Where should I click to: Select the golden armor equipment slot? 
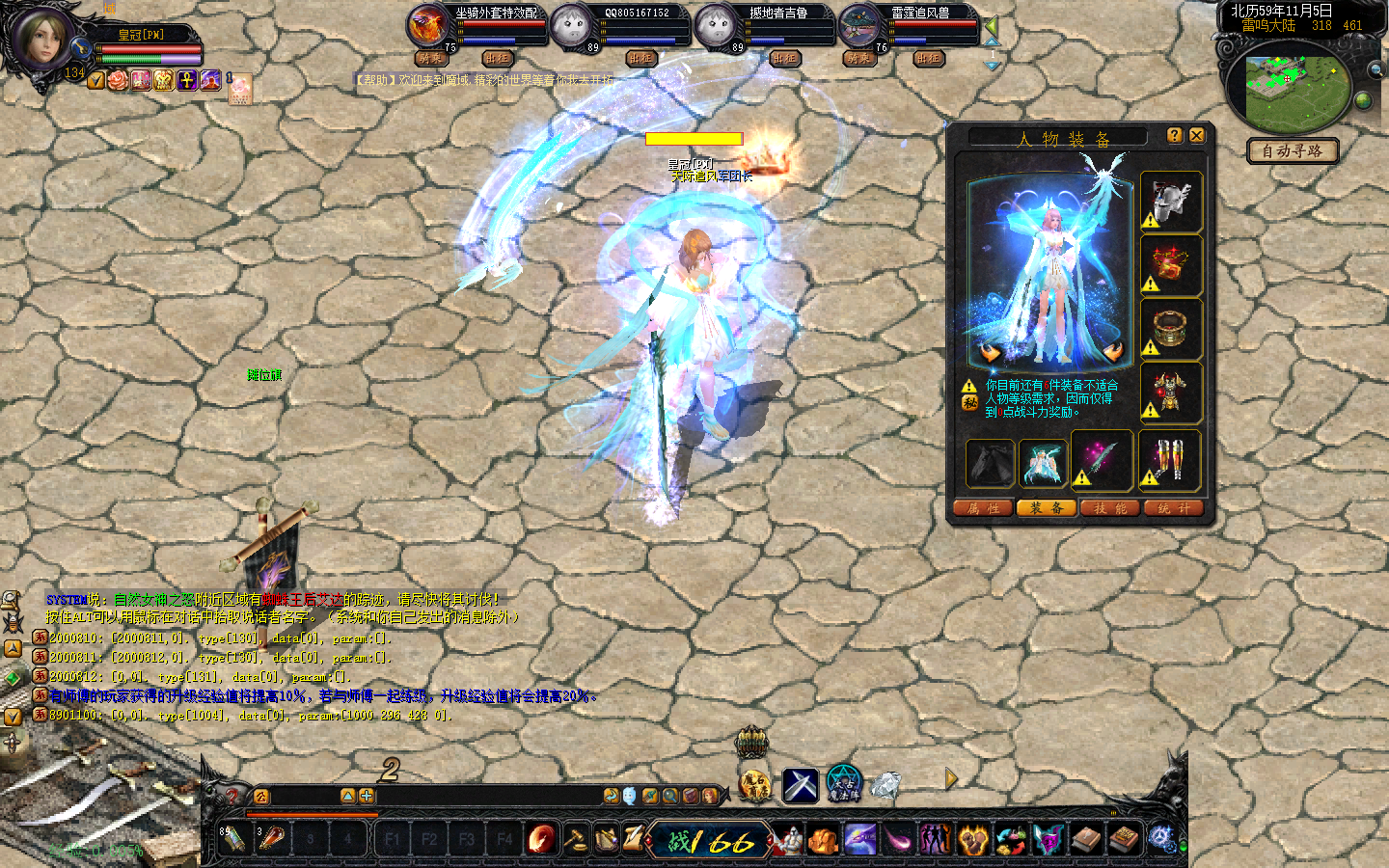(x=1171, y=393)
